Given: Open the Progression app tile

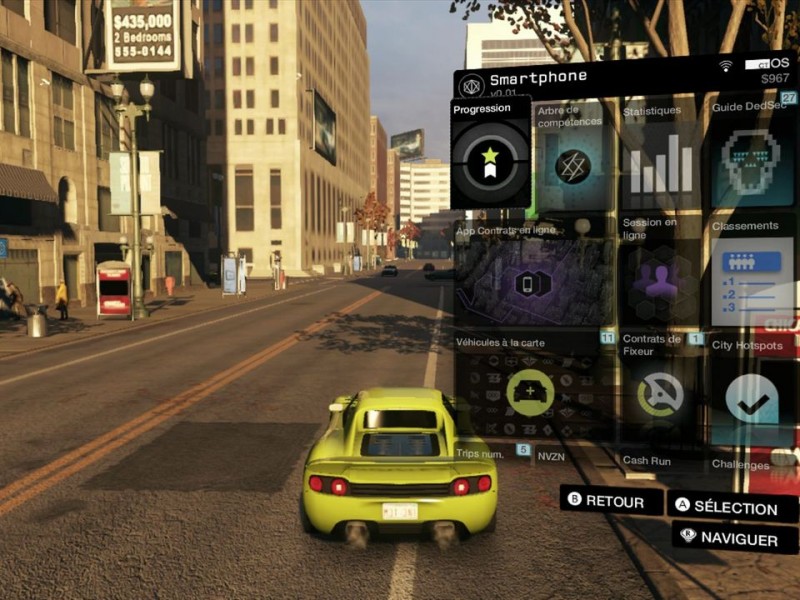Looking at the screenshot, I should 490,155.
